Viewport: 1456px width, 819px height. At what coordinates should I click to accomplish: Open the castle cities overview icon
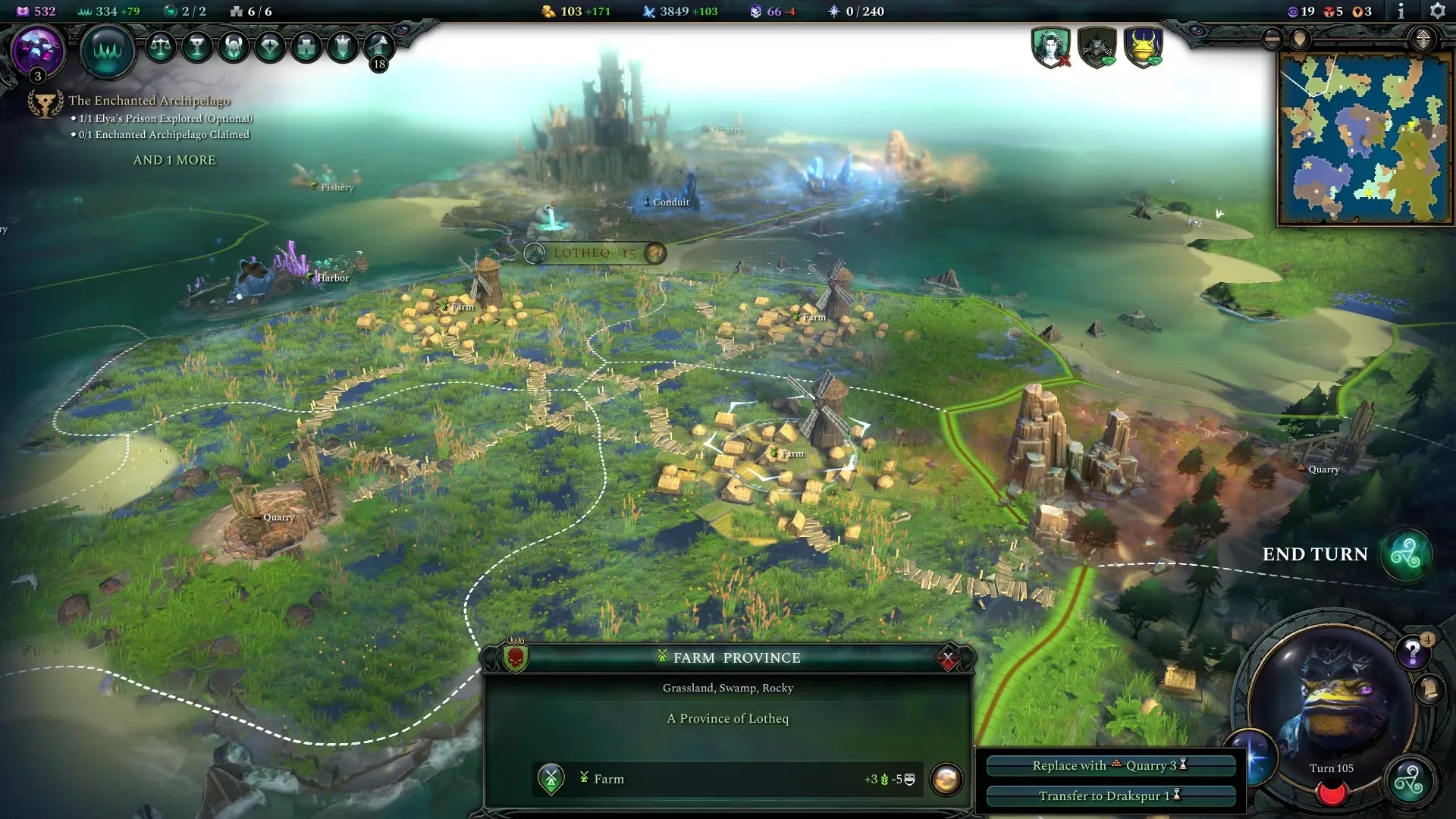pyautogui.click(x=306, y=47)
